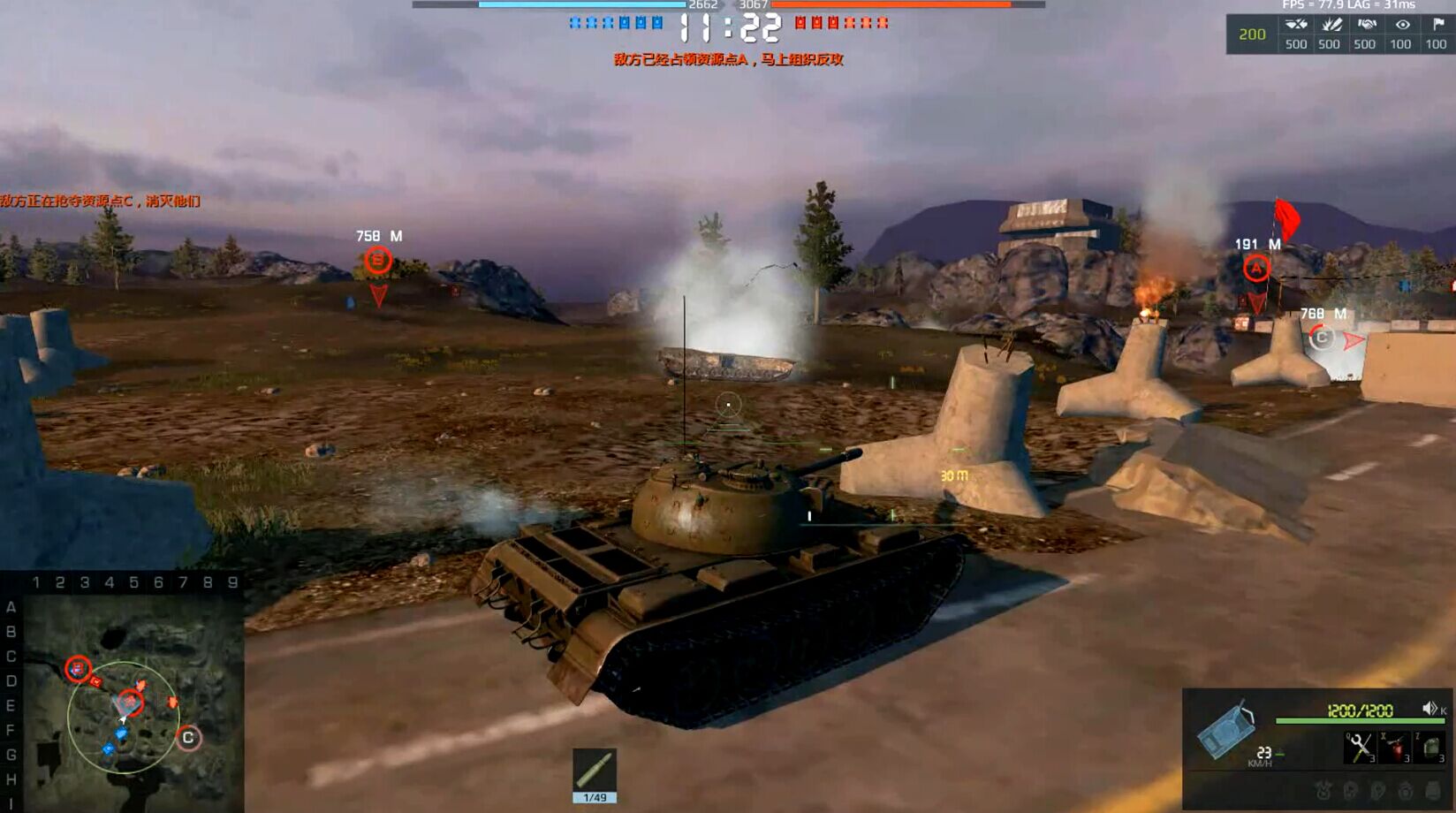Toggle the speaker voice icon

(1429, 709)
